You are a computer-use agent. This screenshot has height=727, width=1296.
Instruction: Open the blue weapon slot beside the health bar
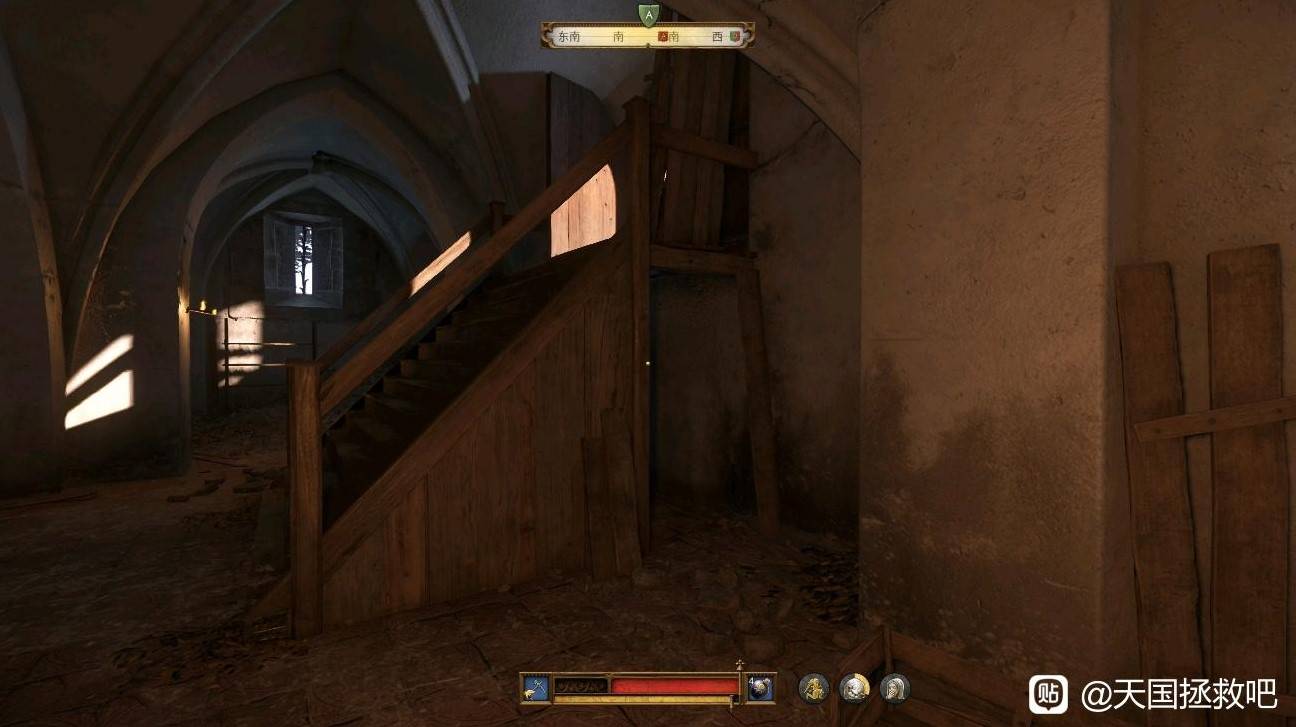[x=535, y=687]
